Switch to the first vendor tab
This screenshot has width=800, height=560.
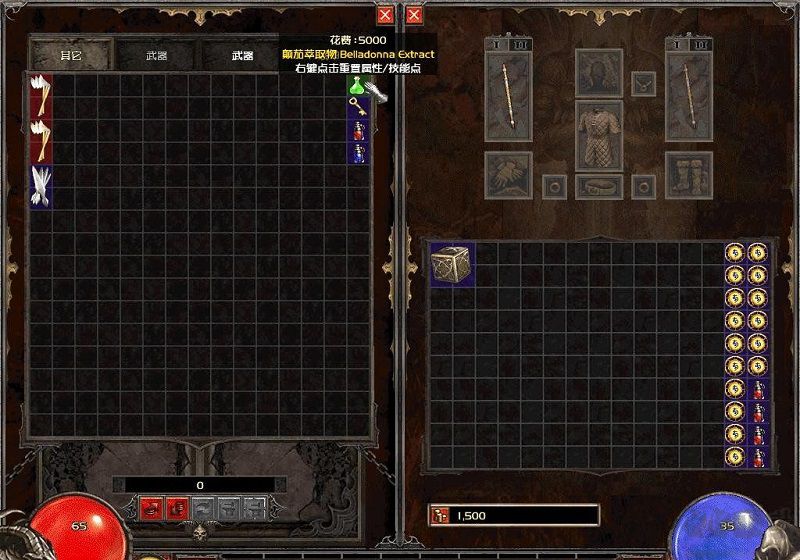[71, 56]
